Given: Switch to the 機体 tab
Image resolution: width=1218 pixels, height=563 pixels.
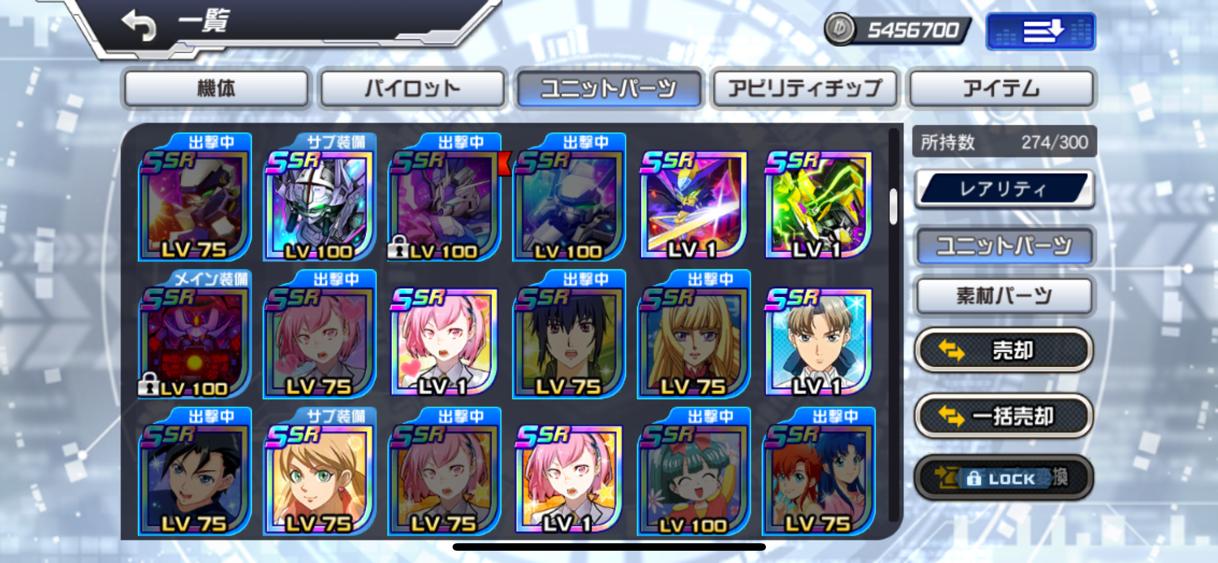Looking at the screenshot, I should pos(216,89).
